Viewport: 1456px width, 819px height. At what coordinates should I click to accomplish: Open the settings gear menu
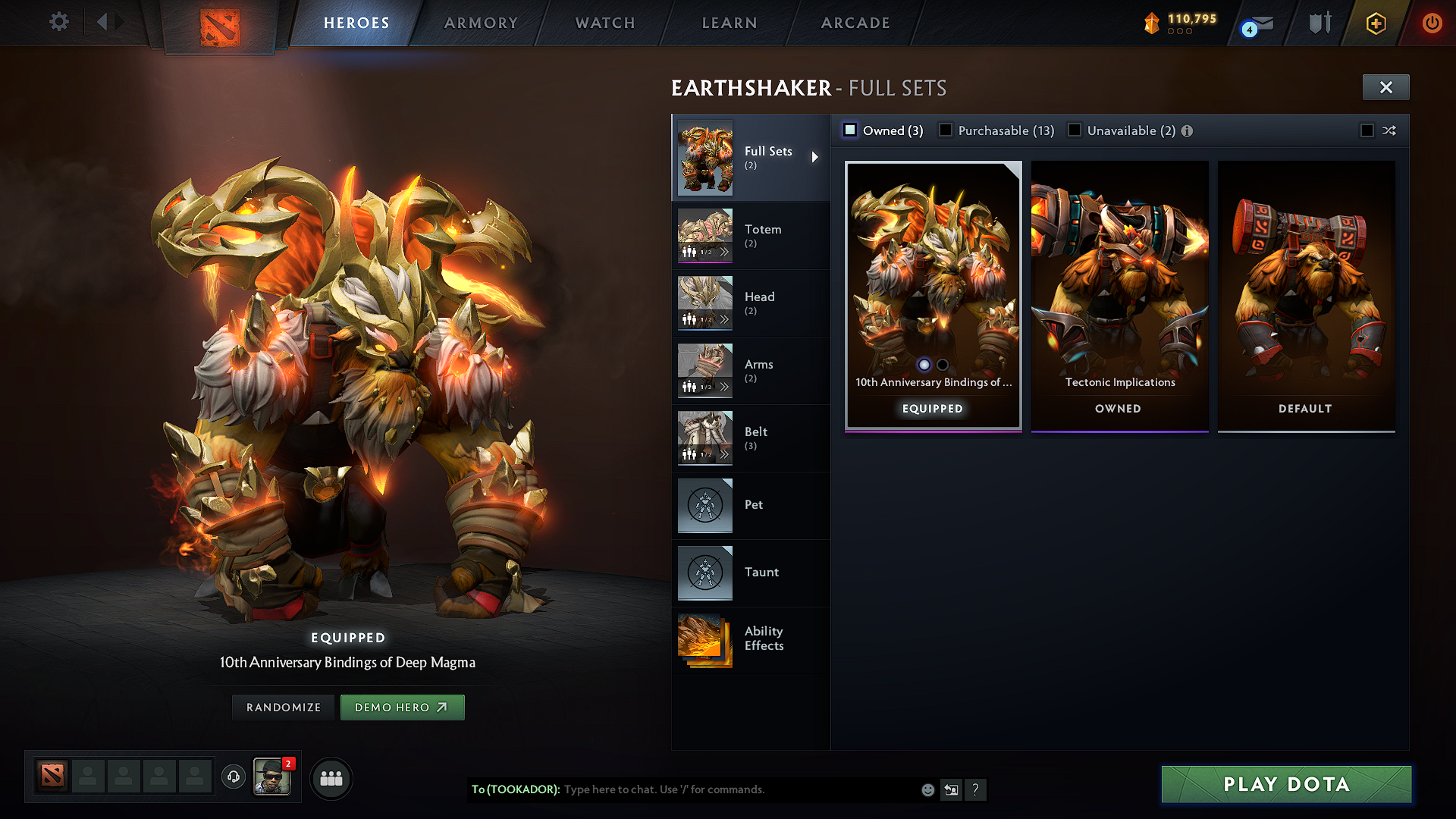click(x=58, y=22)
